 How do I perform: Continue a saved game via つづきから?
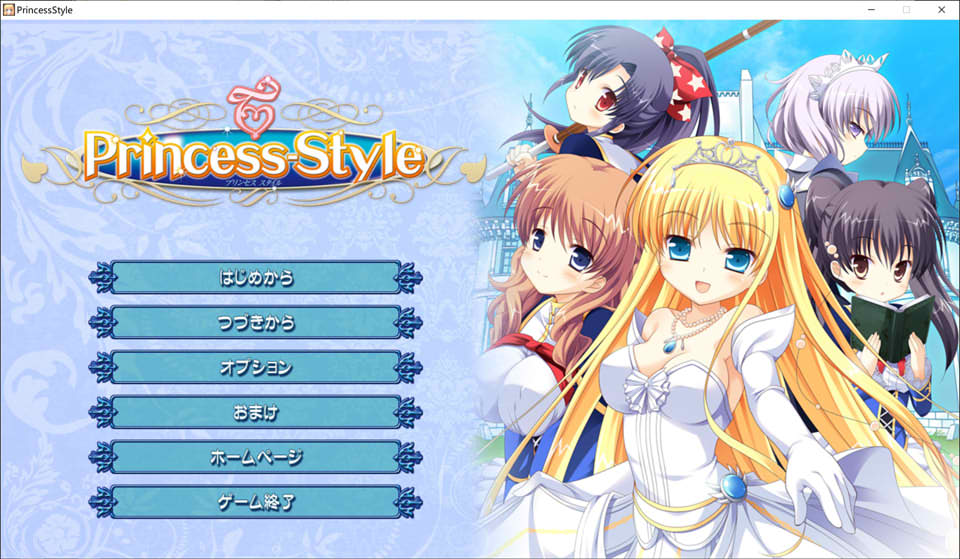(256, 322)
